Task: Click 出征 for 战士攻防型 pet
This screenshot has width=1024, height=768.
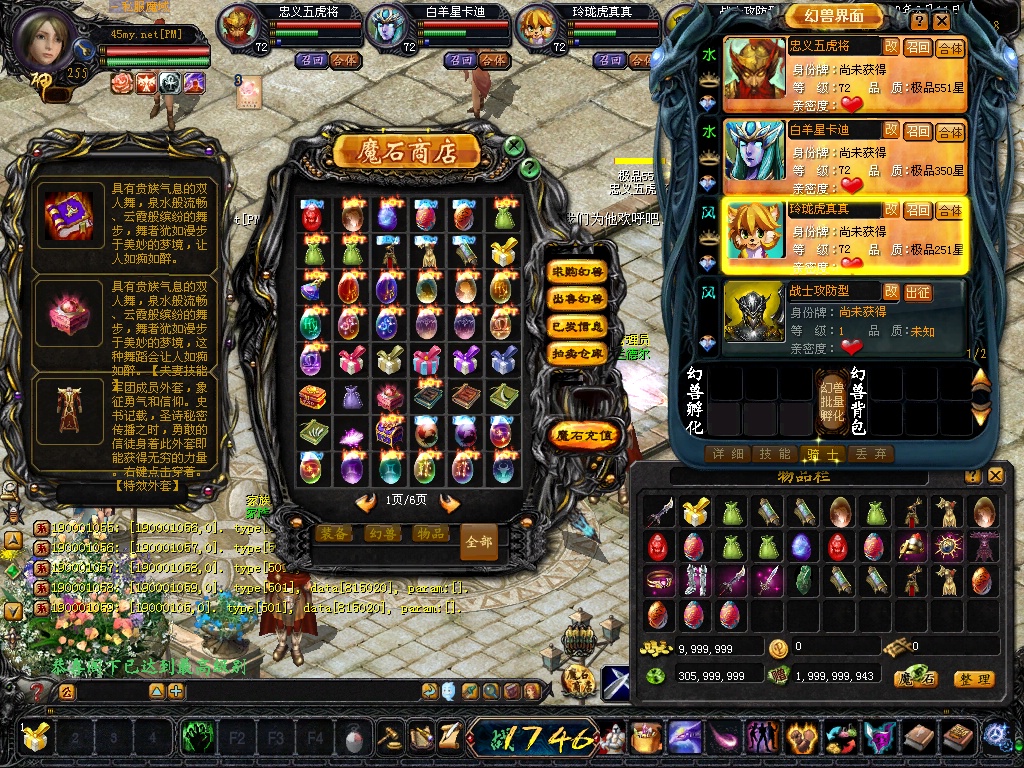Action: (917, 292)
